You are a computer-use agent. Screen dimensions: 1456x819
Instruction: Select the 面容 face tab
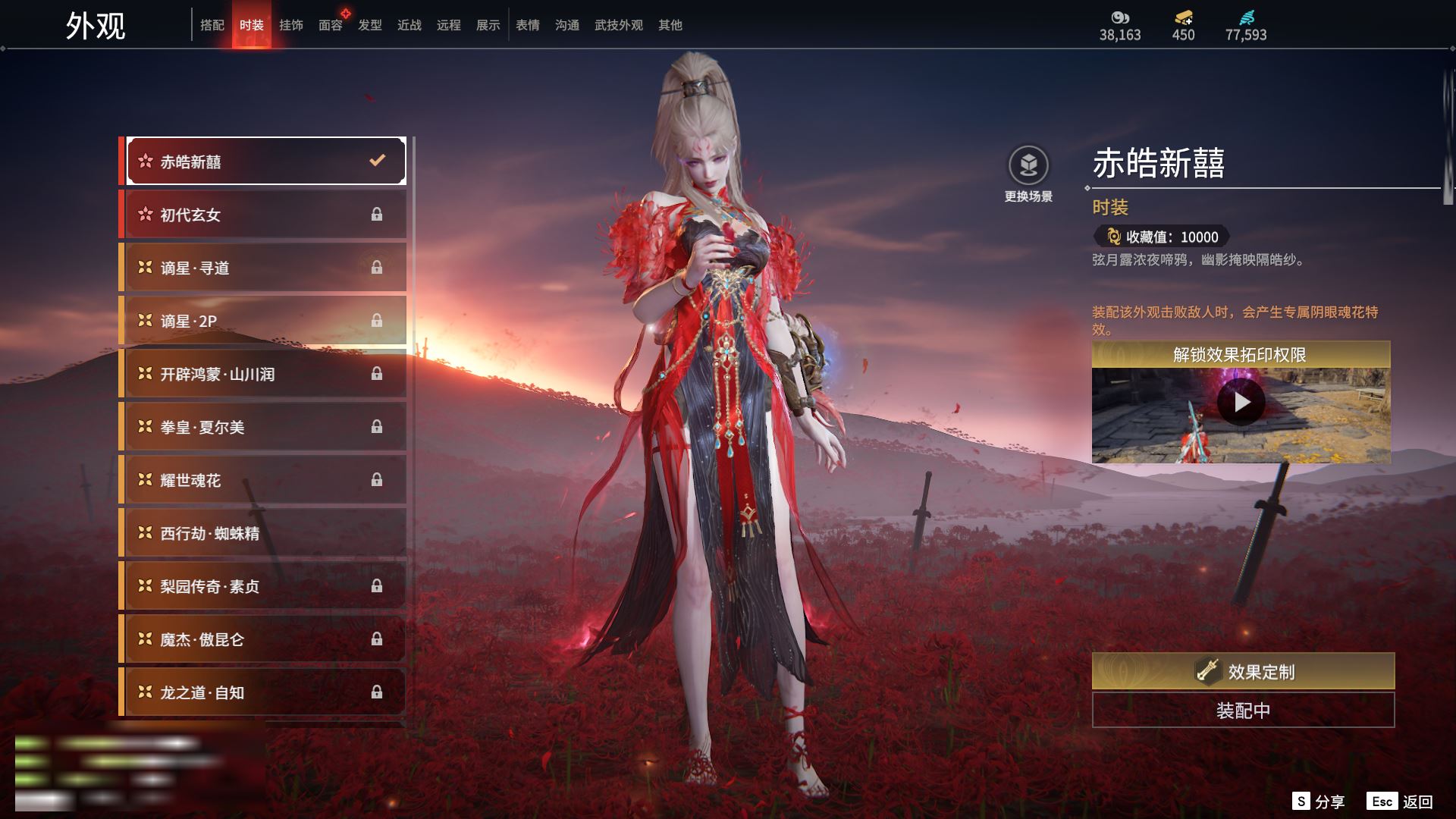331,25
